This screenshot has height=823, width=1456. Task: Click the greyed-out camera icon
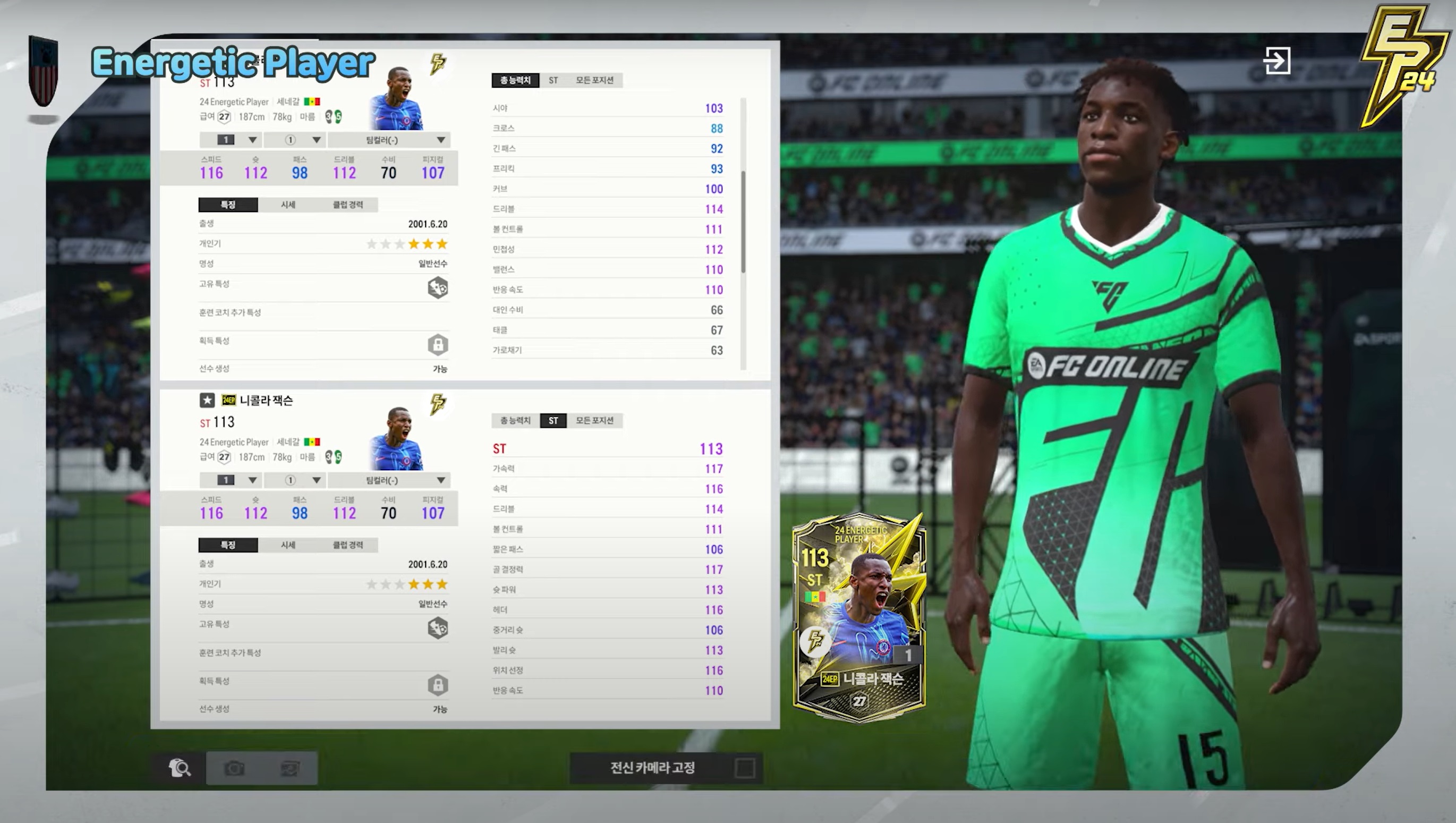tap(234, 768)
